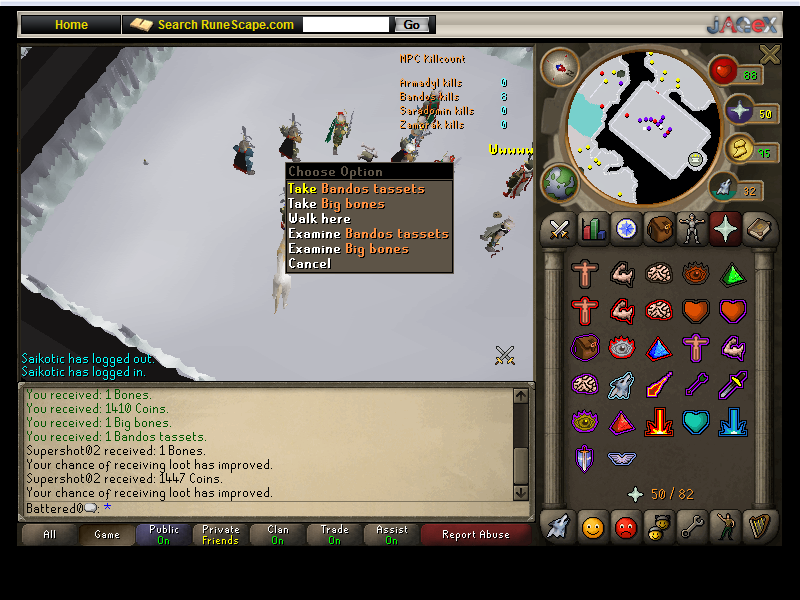
Task: Toggle the Private chat filter
Action: pos(221,535)
